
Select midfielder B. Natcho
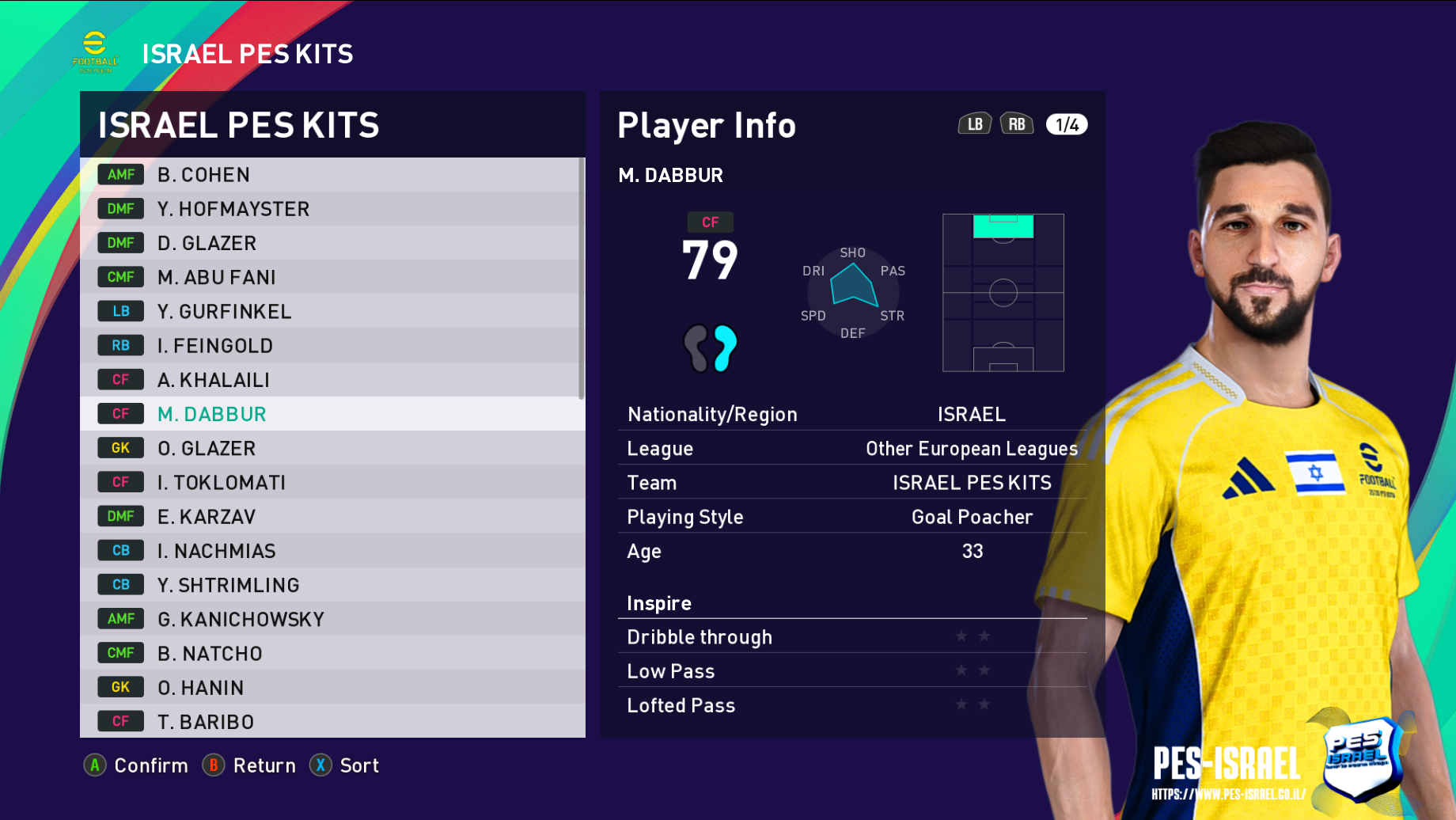pos(332,653)
